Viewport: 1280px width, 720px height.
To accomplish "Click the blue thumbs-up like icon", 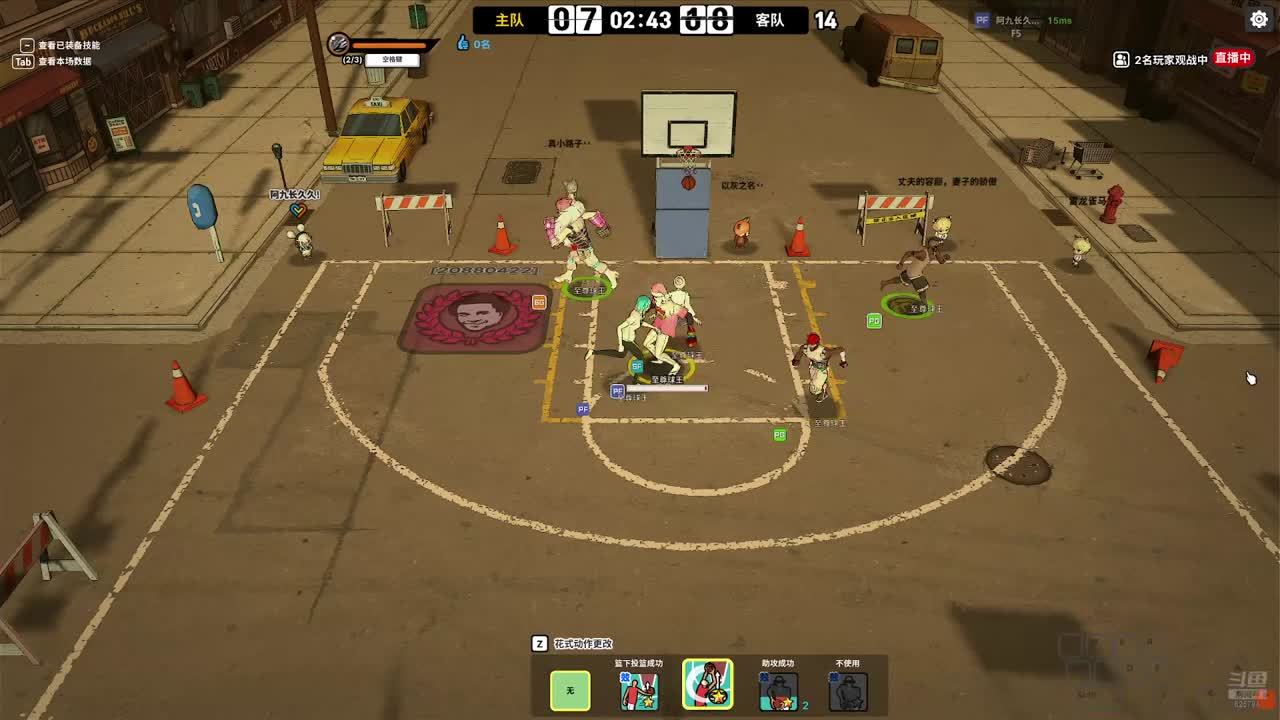I will (x=462, y=43).
